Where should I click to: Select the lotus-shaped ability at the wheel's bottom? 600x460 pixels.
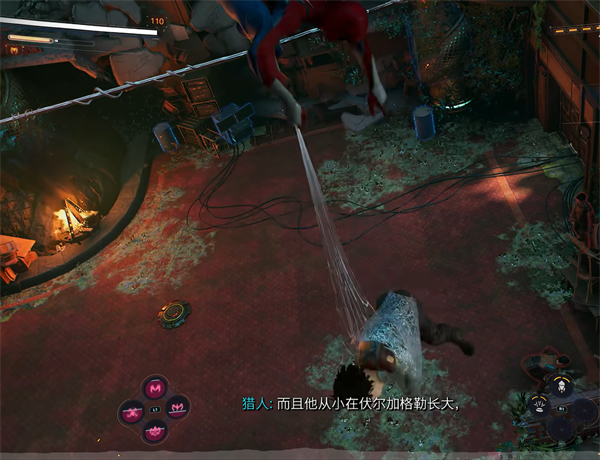[155, 430]
